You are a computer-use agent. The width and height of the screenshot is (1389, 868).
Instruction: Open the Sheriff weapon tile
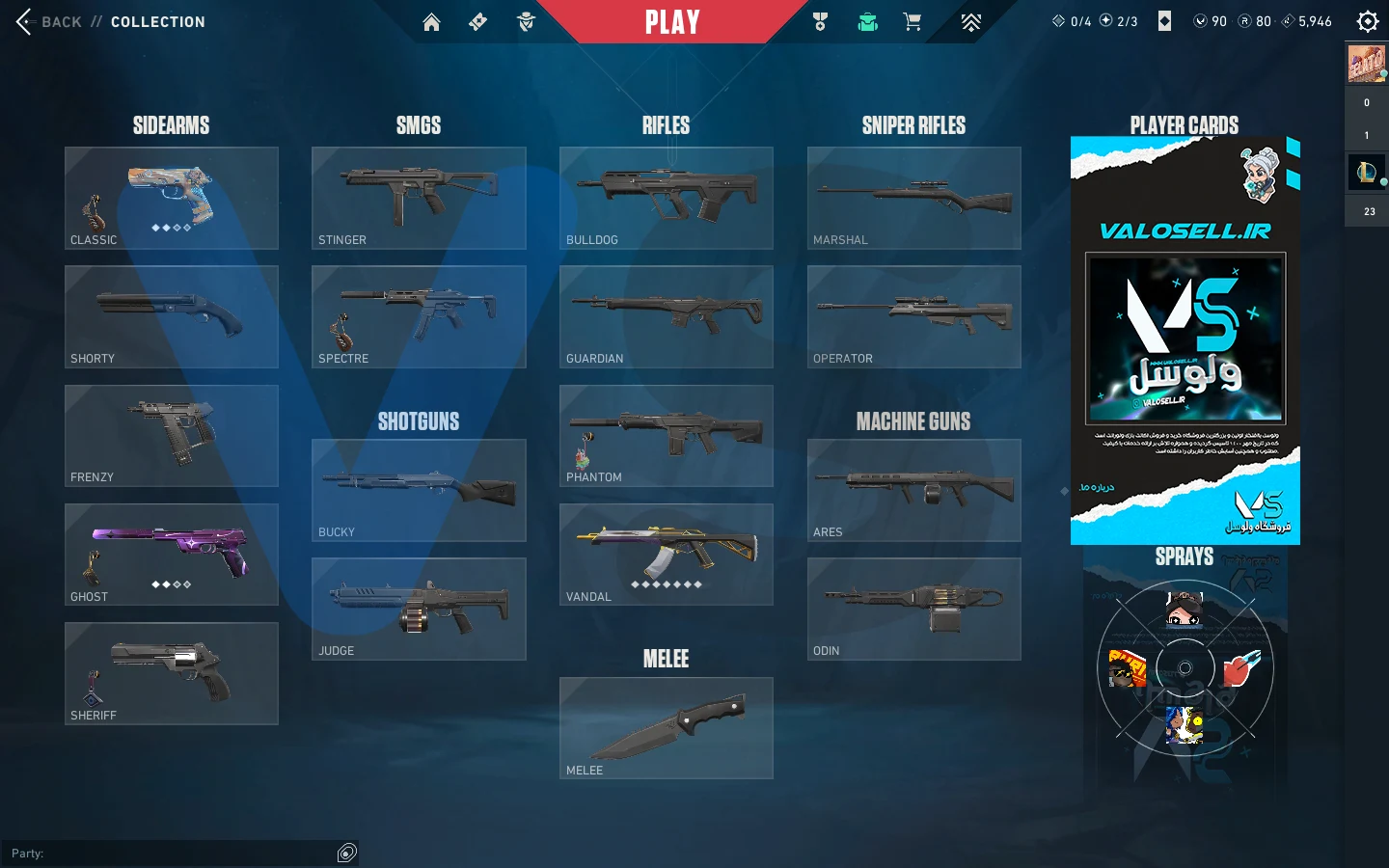pos(172,673)
